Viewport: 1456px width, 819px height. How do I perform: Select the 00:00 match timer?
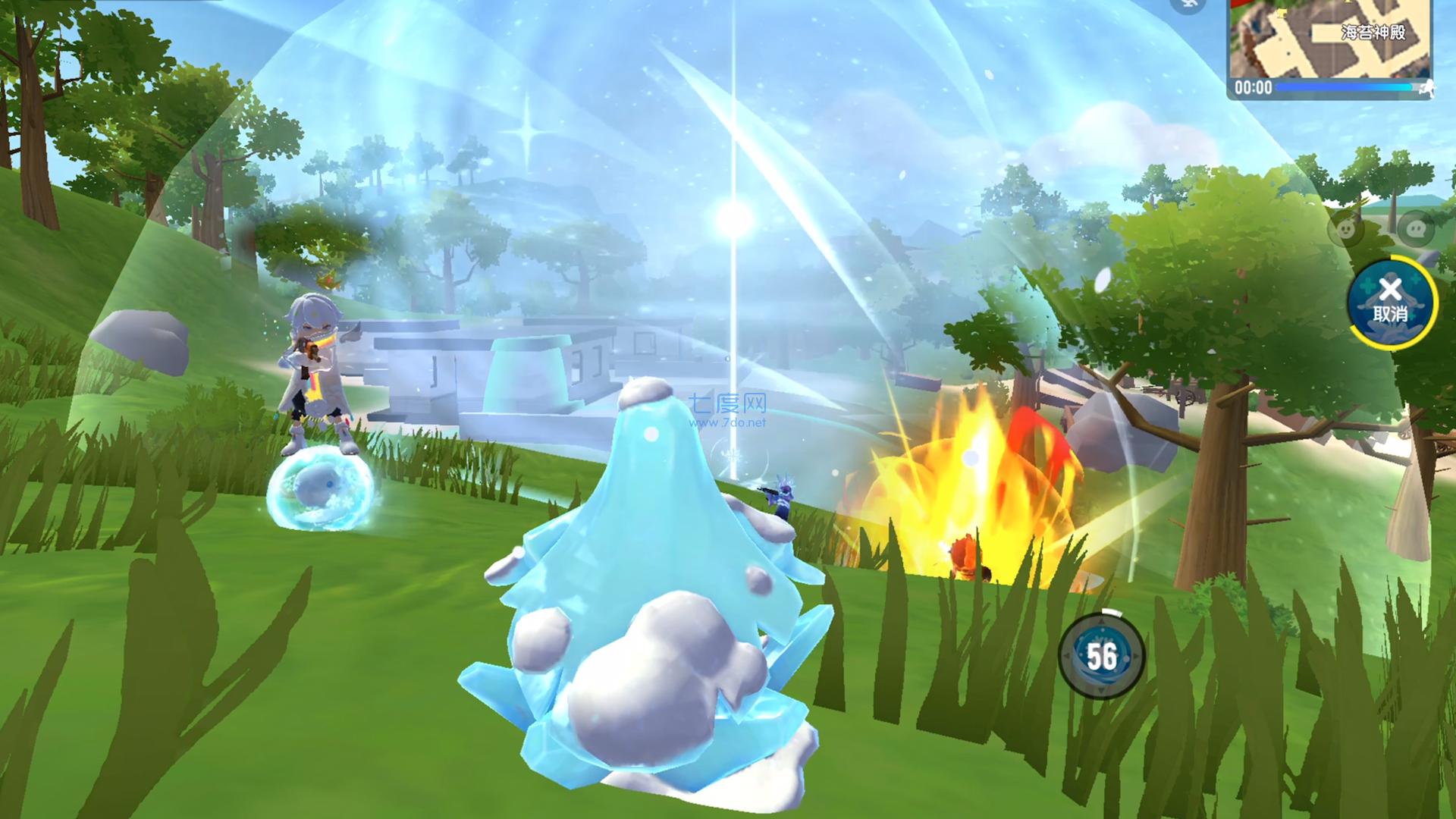tap(1254, 89)
